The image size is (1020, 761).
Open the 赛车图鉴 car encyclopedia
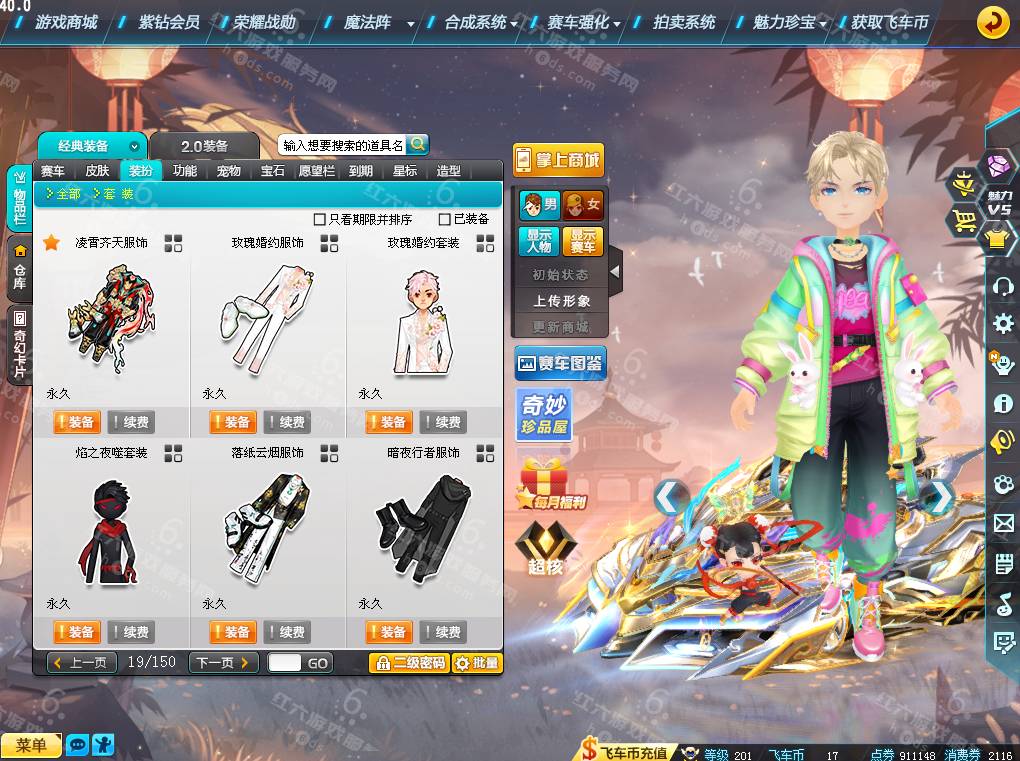point(560,364)
